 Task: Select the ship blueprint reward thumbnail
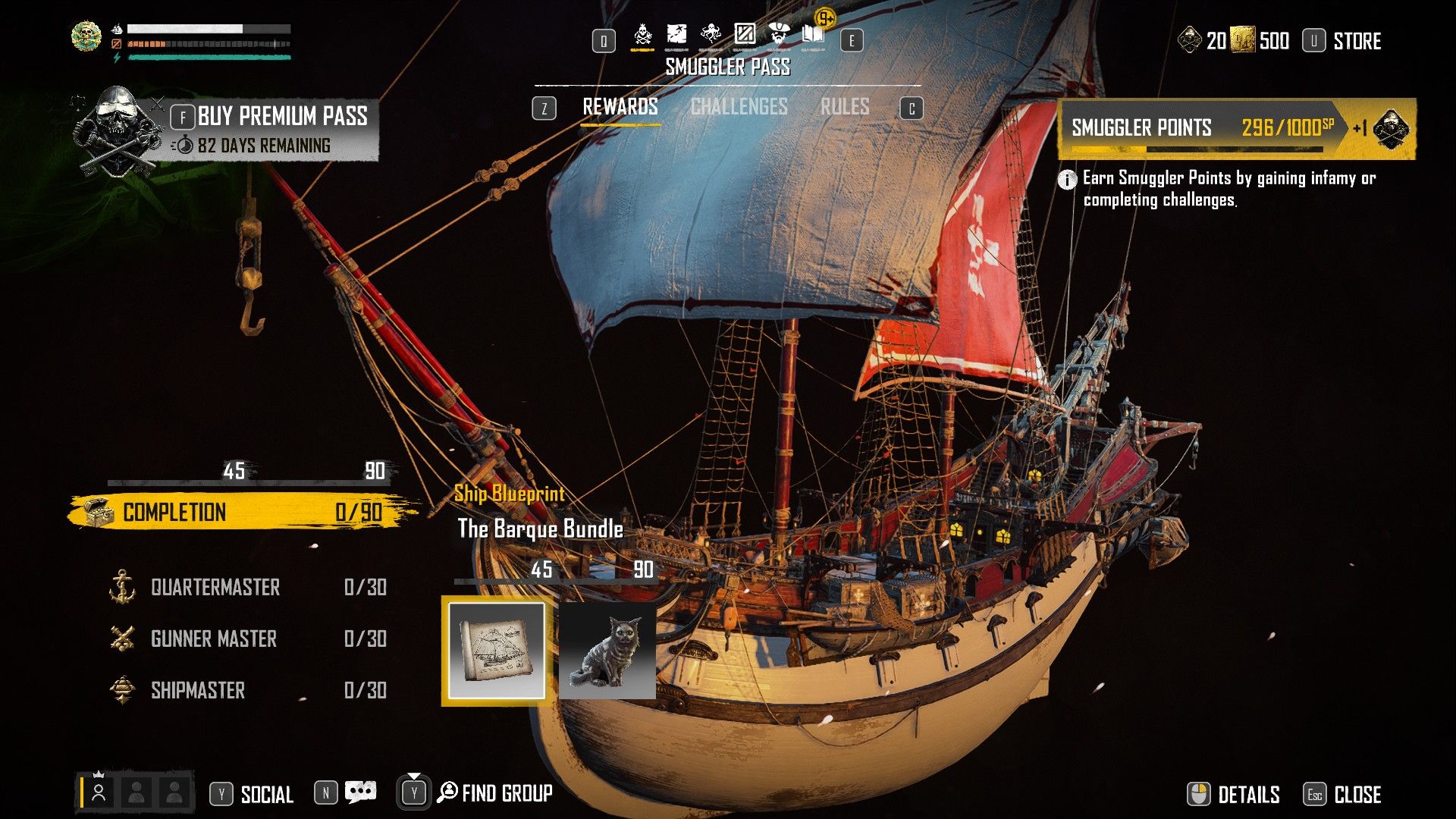[x=497, y=651]
